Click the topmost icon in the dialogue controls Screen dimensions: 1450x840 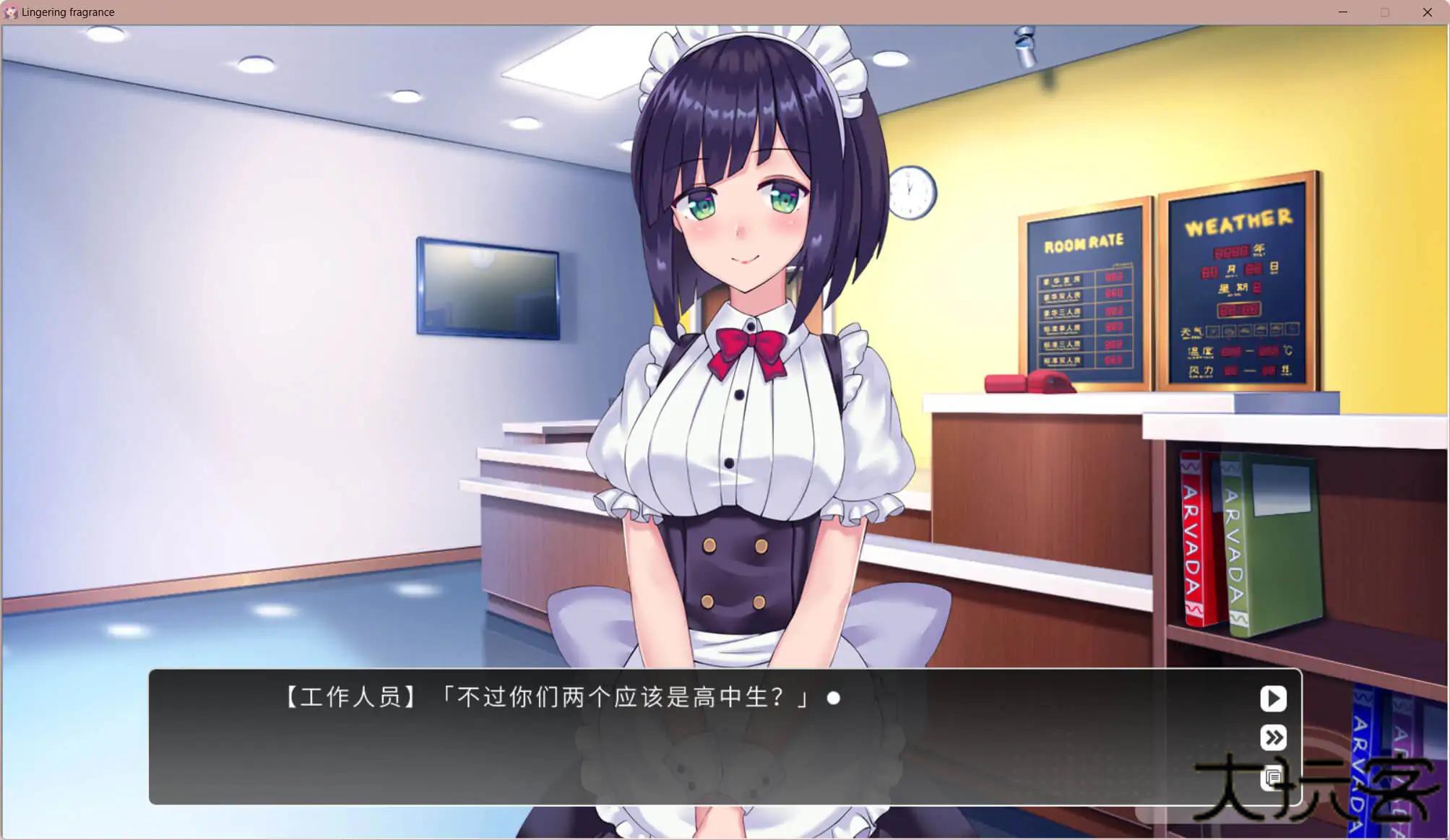1272,698
